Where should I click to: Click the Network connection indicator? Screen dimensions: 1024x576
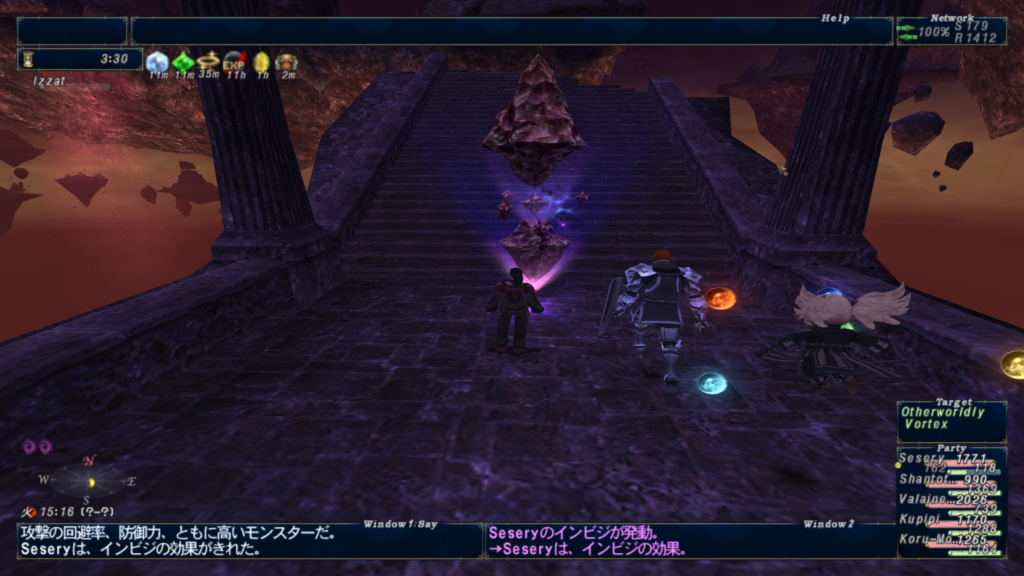[x=951, y=31]
